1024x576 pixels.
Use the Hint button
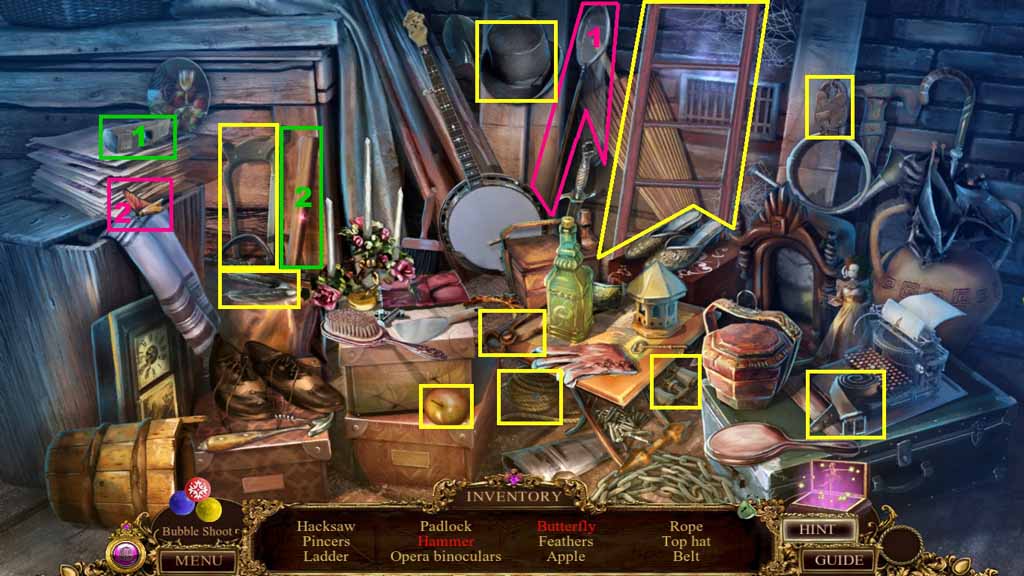point(816,529)
